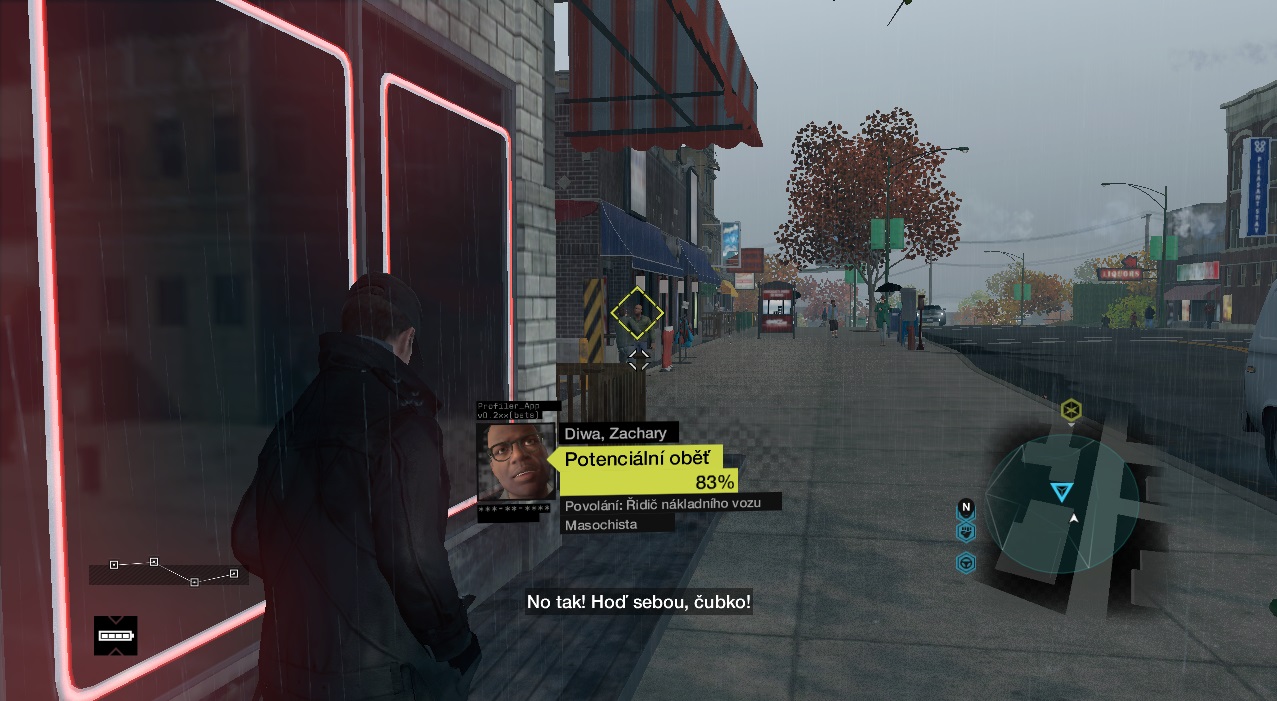Open Zachary Diwa's profiler portrait
The image size is (1277, 701).
(516, 462)
